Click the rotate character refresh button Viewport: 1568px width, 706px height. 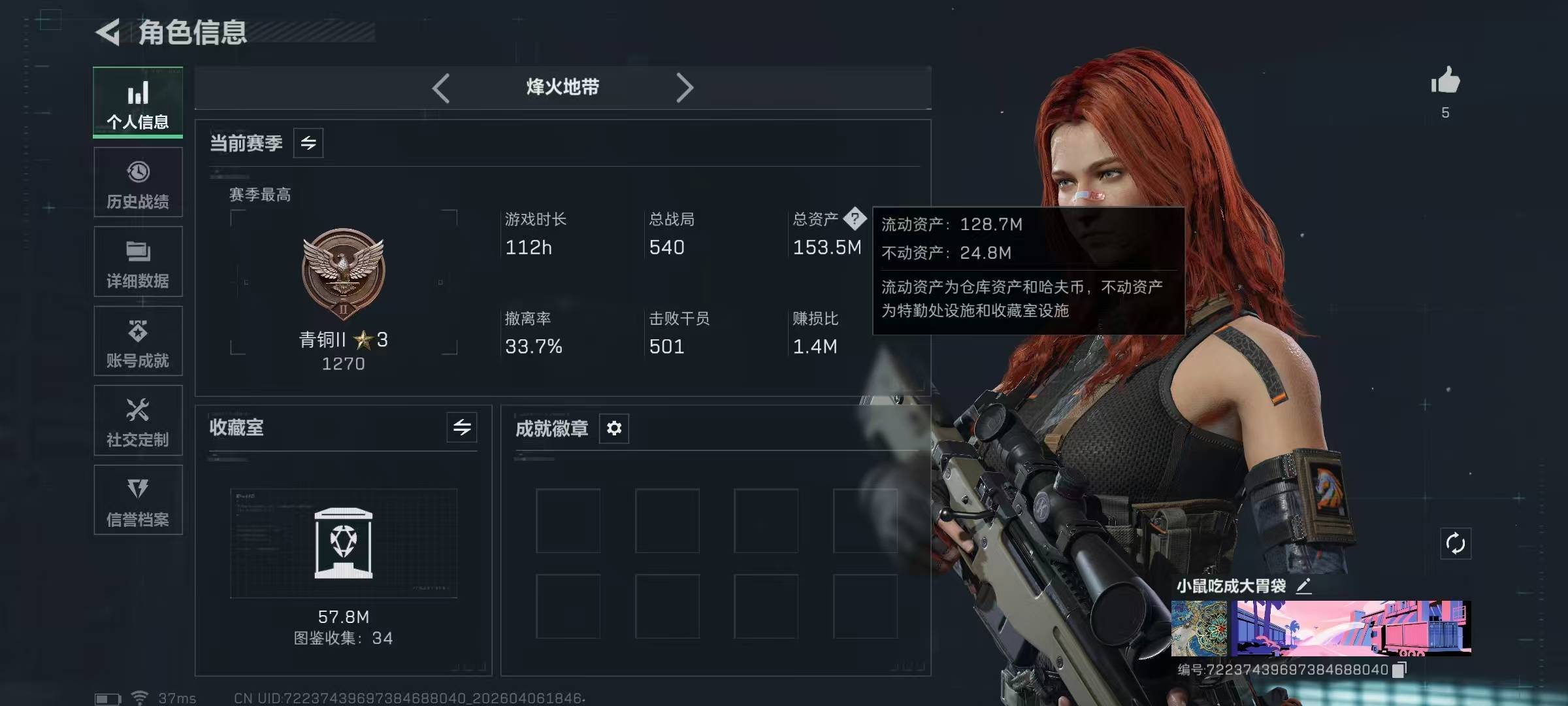pos(1456,543)
